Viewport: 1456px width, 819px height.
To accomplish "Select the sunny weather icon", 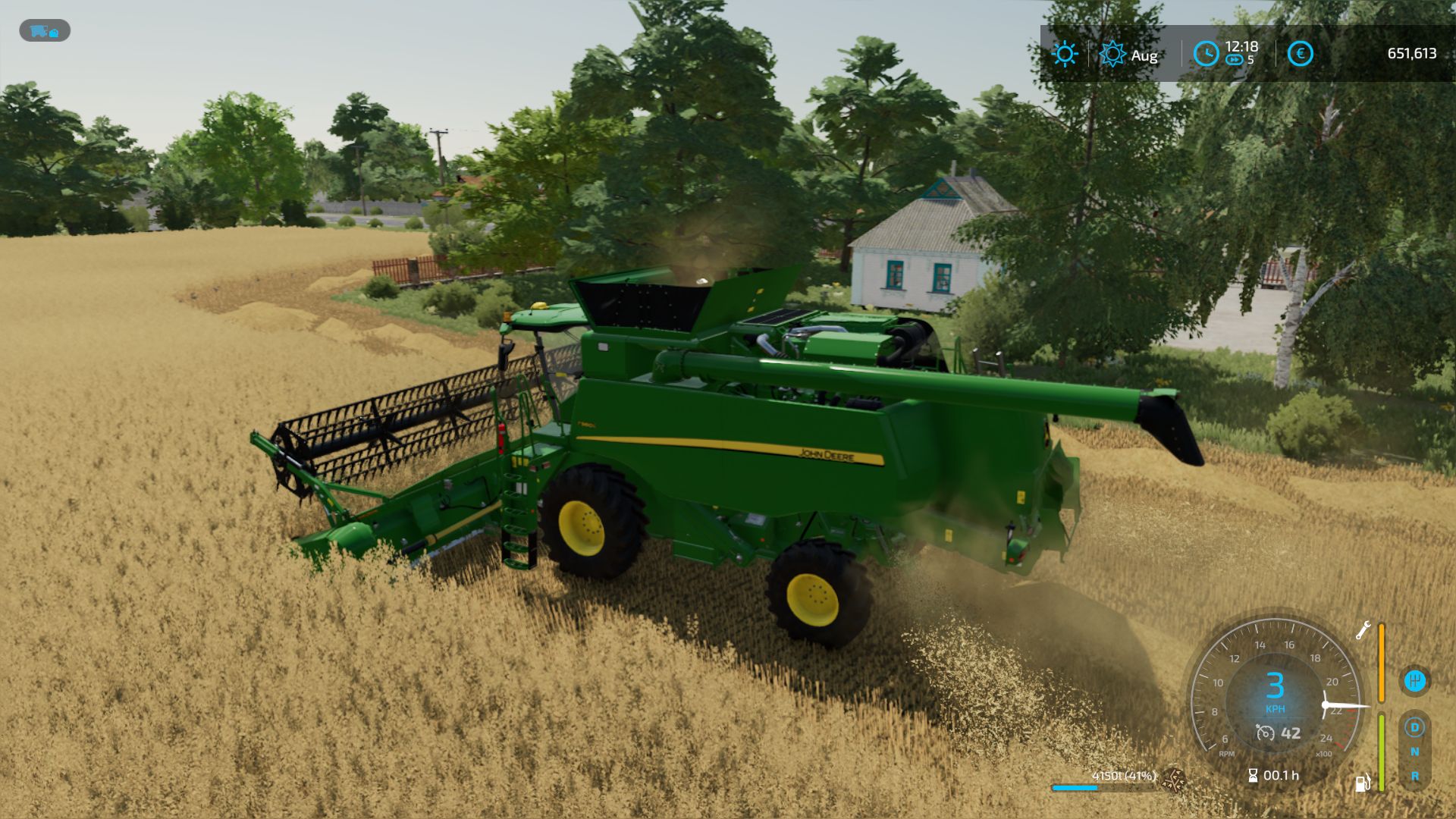I will pos(1065,54).
